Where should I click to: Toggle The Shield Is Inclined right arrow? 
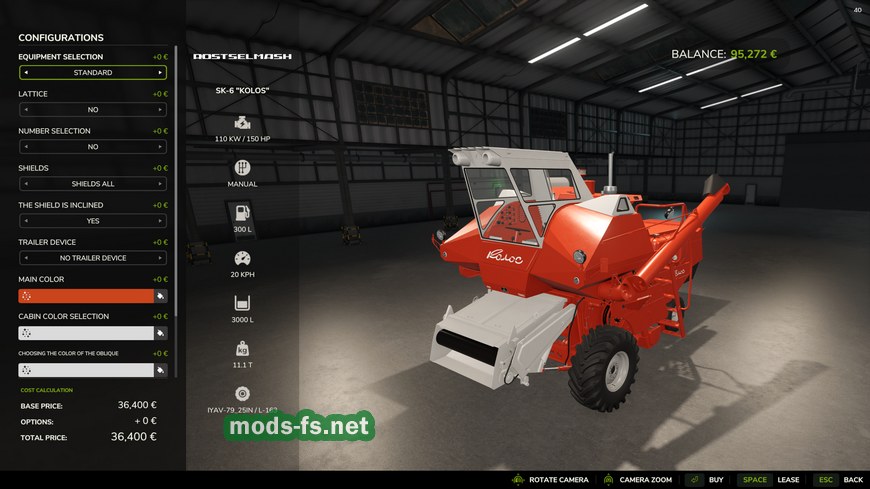159,221
